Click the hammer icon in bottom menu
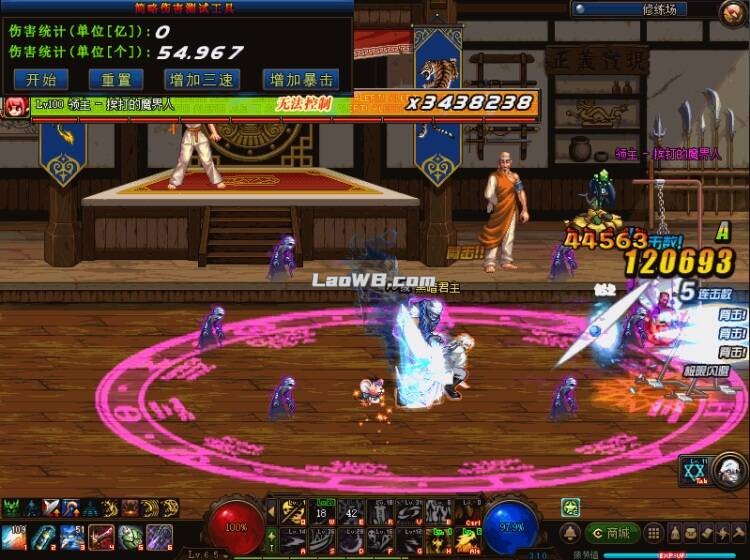 (737, 533)
